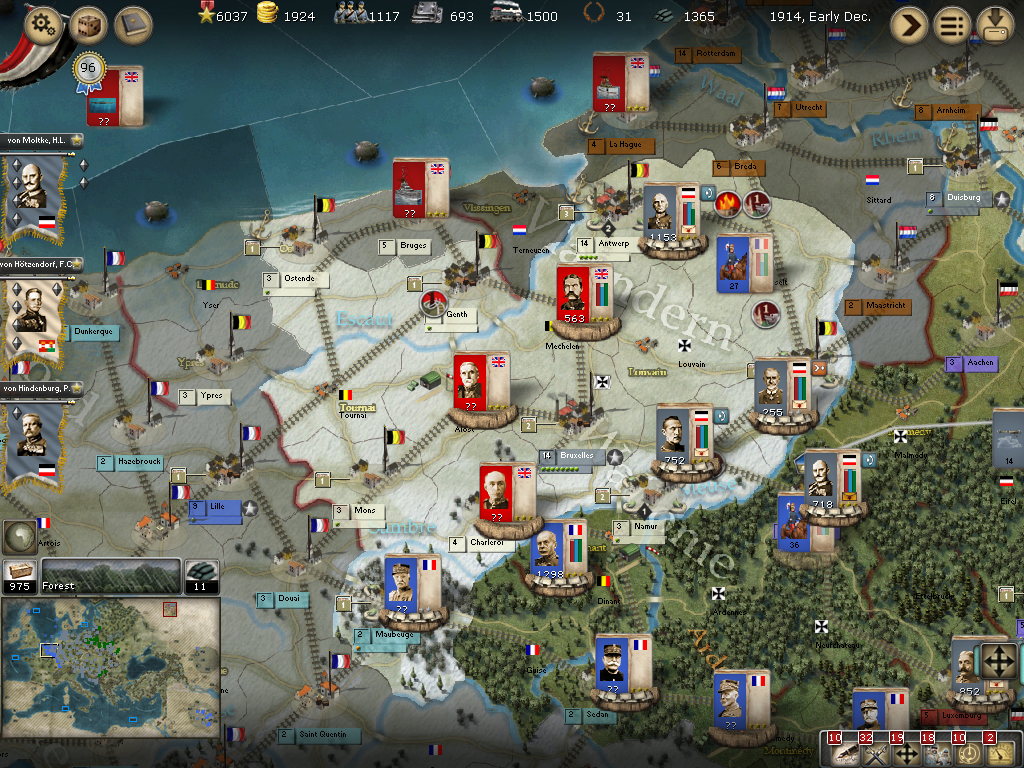Click the save game download button
Image resolution: width=1024 pixels, height=768 pixels.
(x=996, y=25)
